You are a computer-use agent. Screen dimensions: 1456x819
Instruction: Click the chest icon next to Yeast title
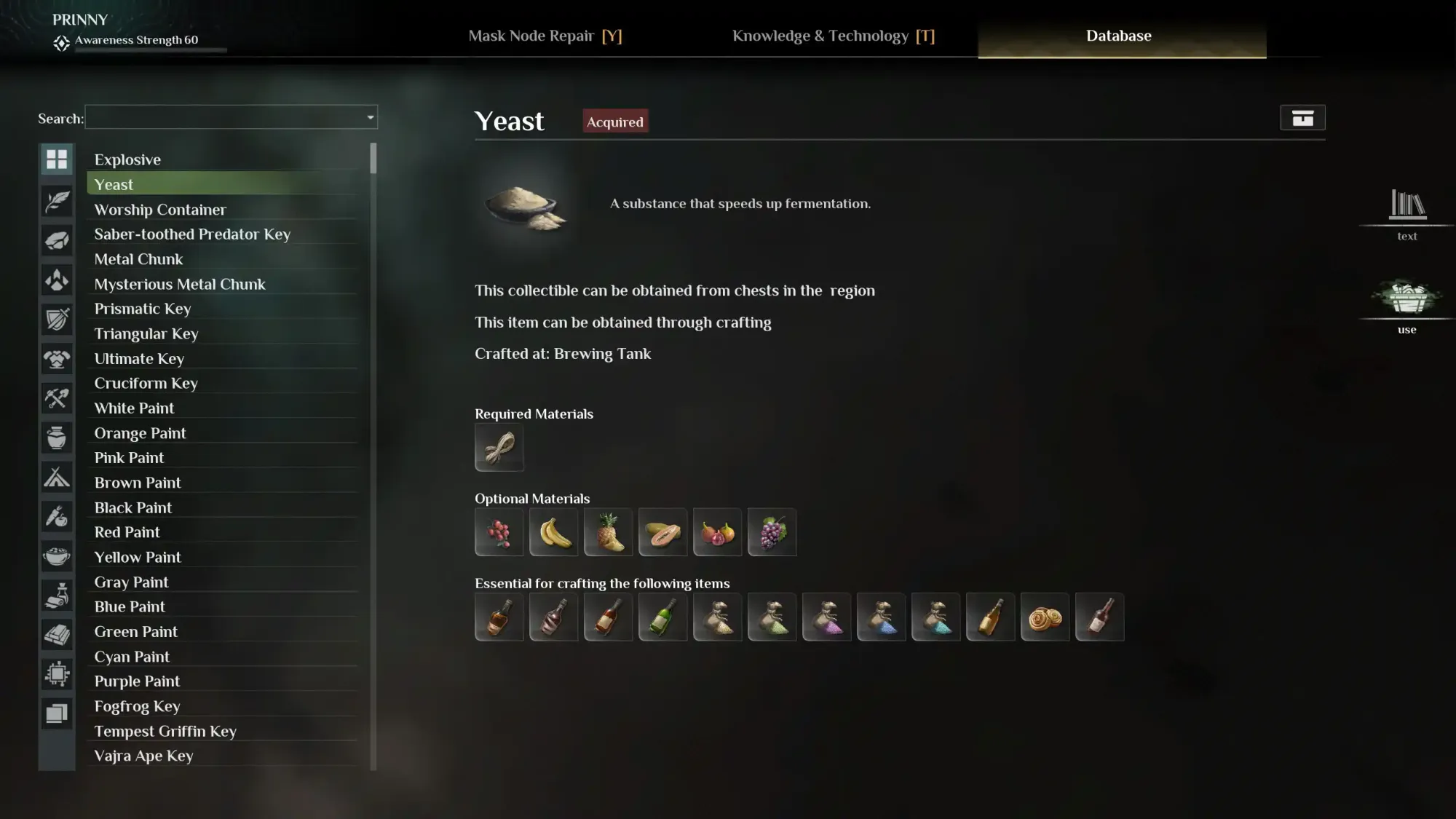pyautogui.click(x=1302, y=117)
